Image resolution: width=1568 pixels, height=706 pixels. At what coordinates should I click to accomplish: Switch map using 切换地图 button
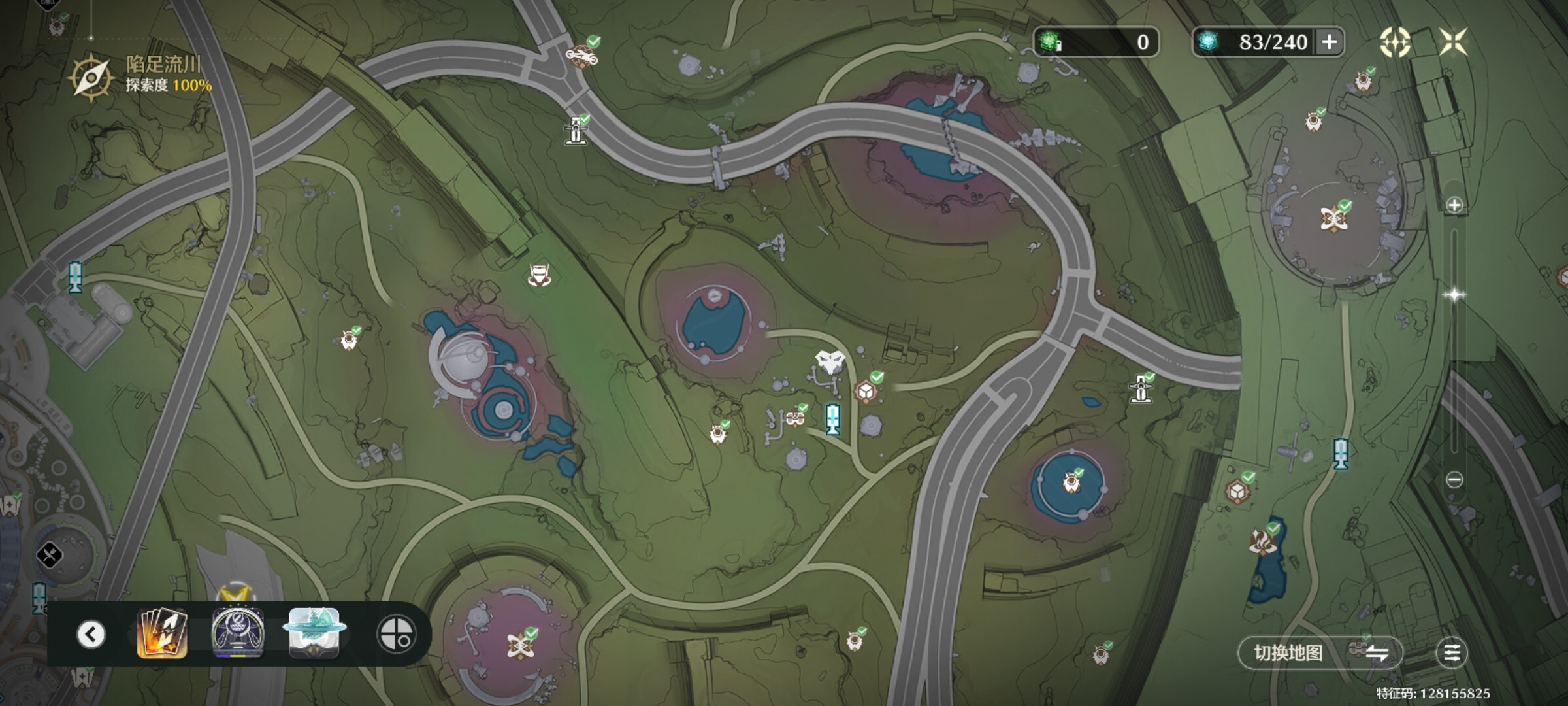point(1320,652)
